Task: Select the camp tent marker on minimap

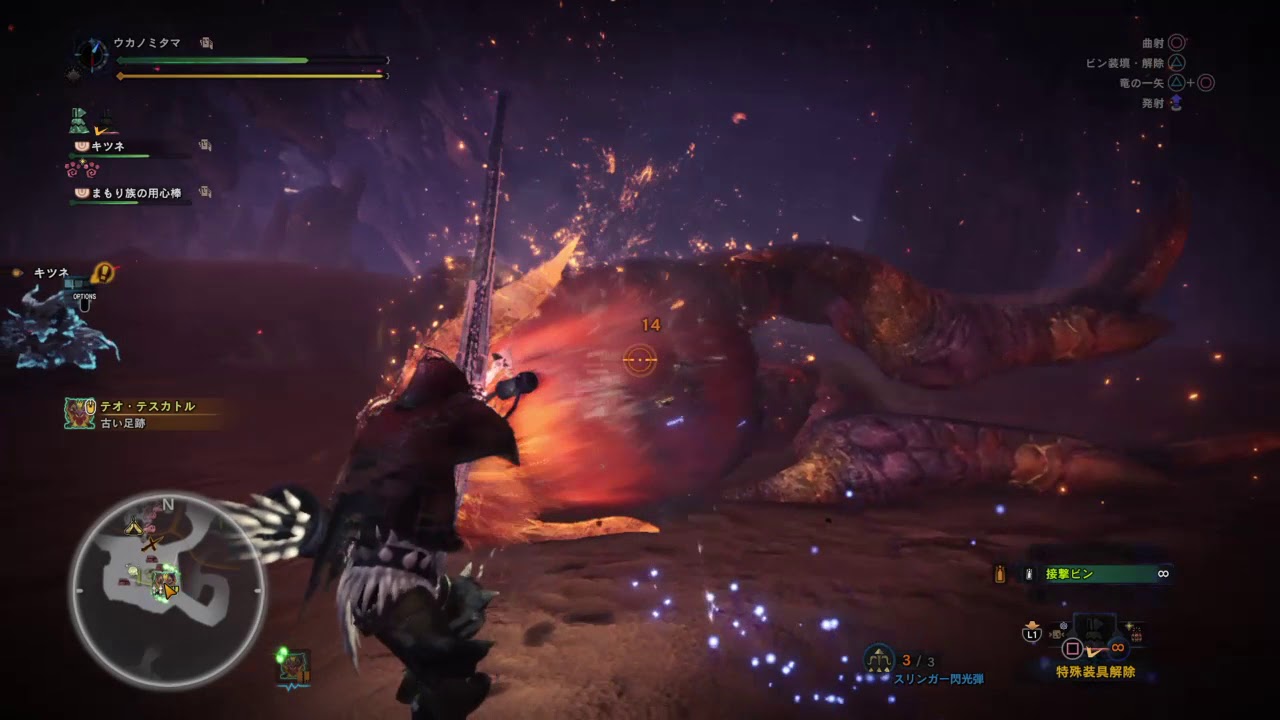Action: coord(132,525)
